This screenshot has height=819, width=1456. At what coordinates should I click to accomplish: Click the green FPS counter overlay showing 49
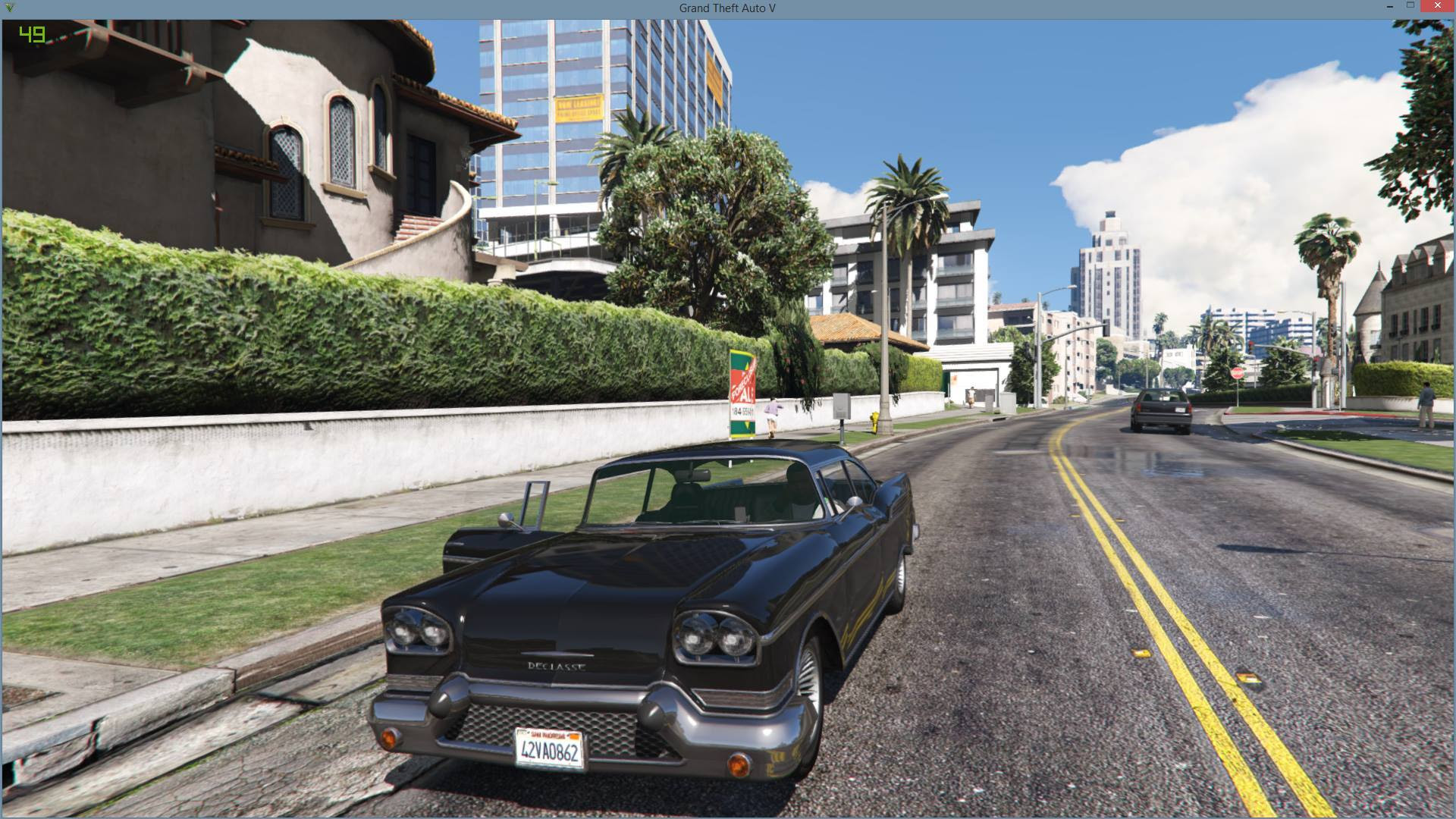point(30,33)
